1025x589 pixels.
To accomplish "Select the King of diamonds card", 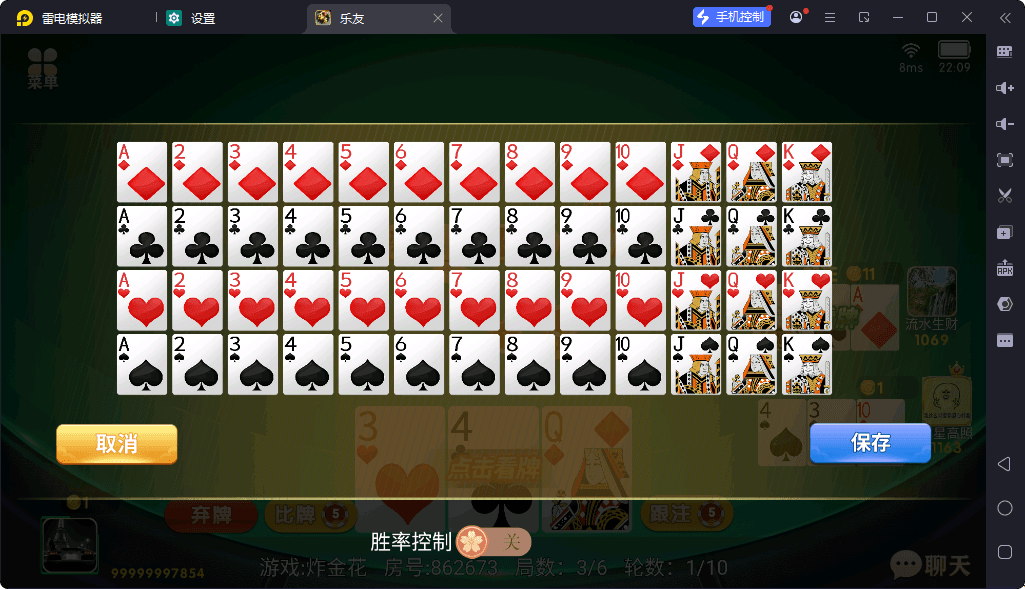I will tap(807, 172).
